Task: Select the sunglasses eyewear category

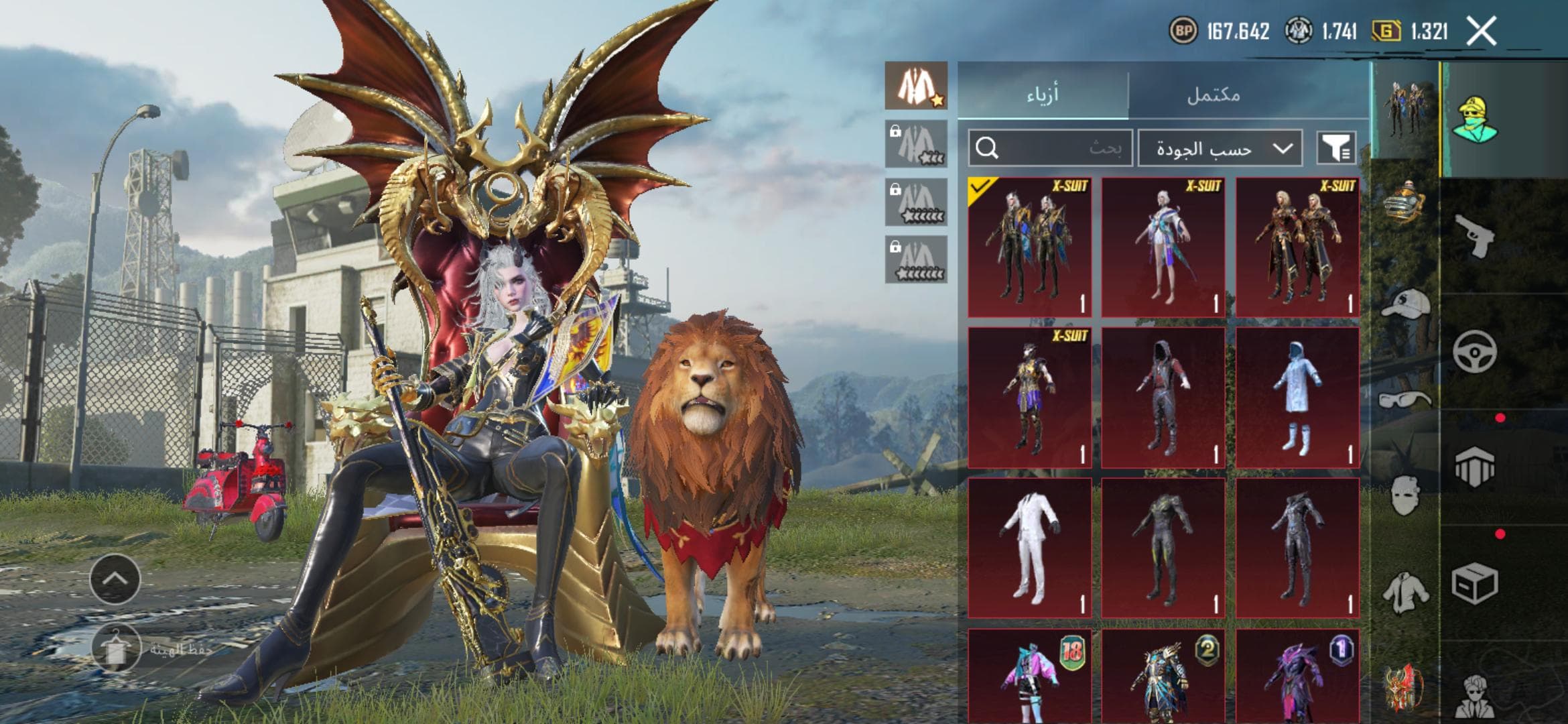Action: (1404, 400)
